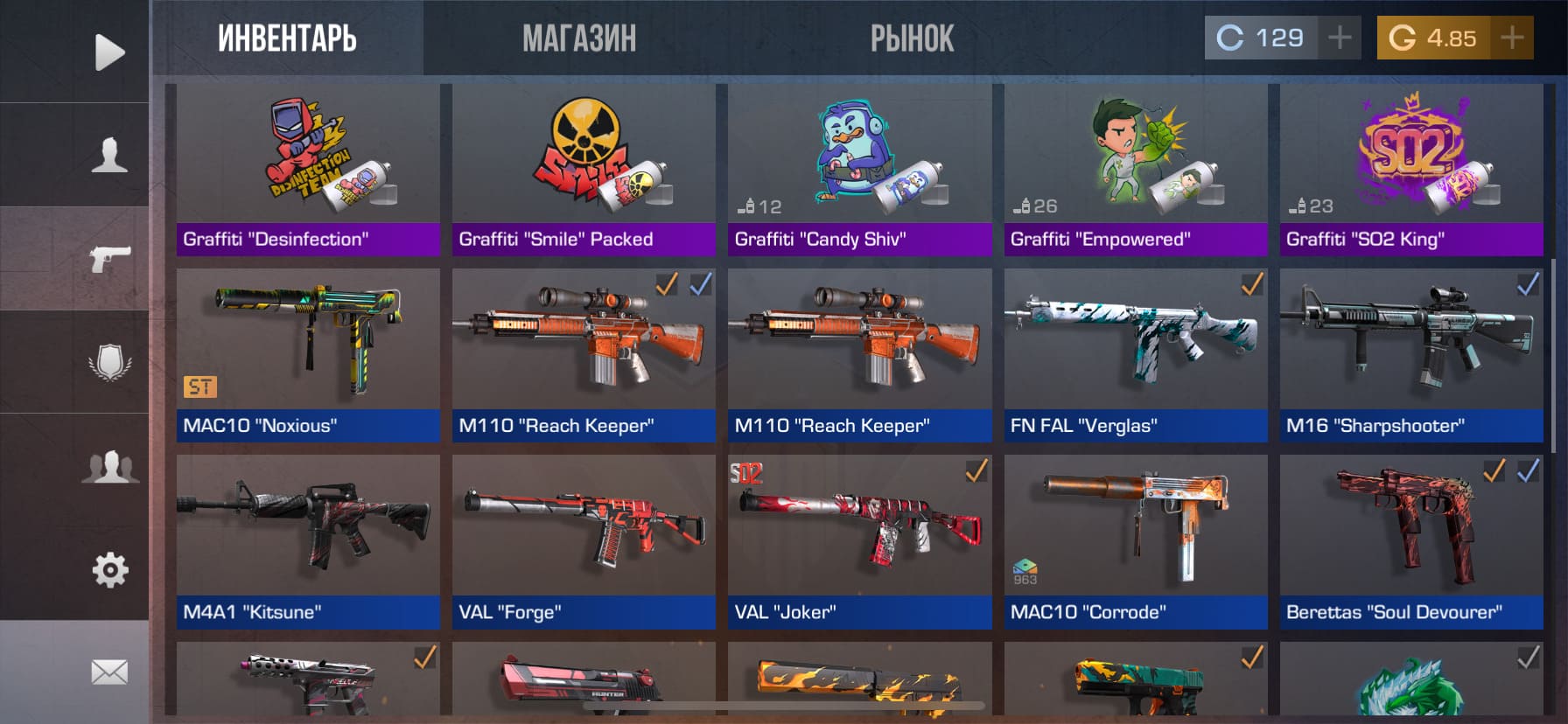
Task: Open the mail envelope icon
Action: (109, 672)
